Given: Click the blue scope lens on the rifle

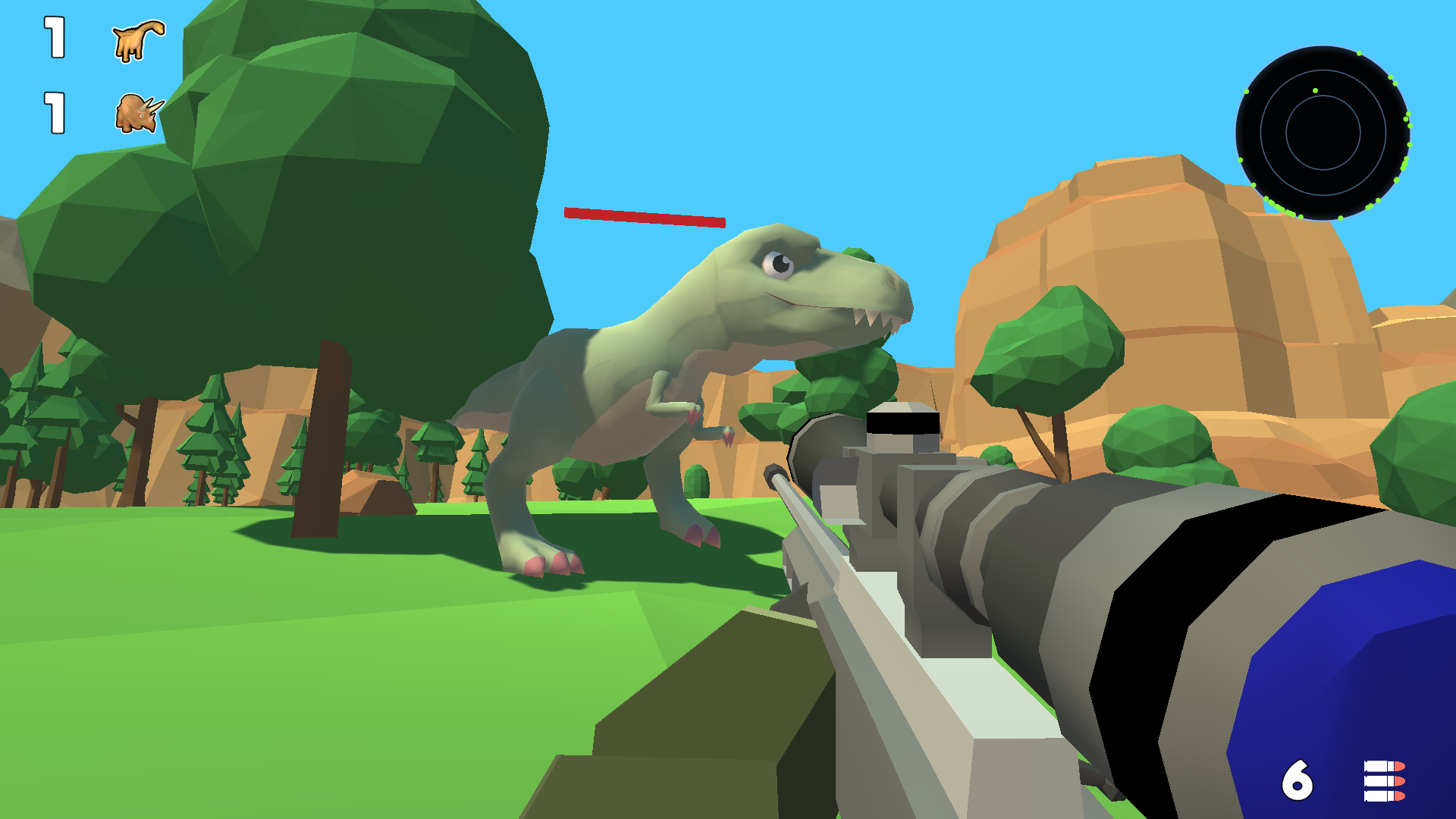Looking at the screenshot, I should point(1357,667).
